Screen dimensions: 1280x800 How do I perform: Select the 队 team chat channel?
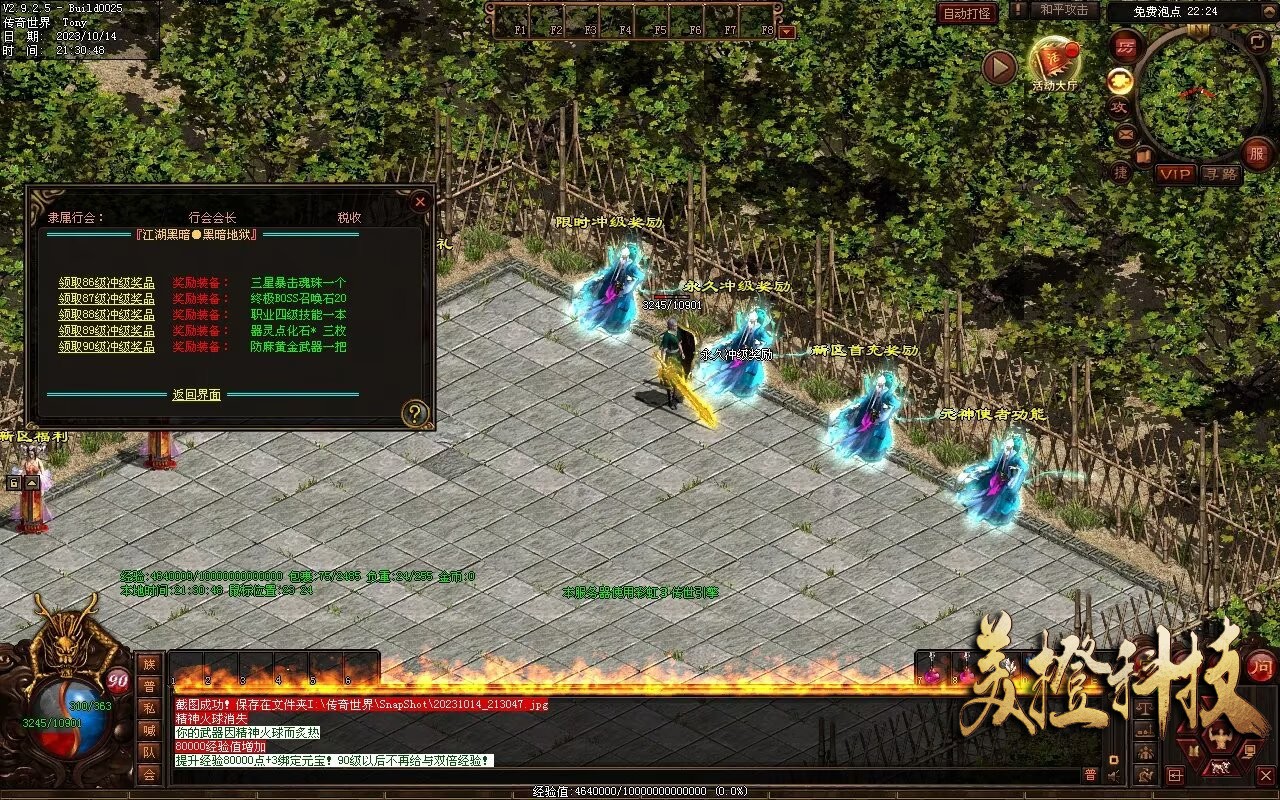pyautogui.click(x=149, y=752)
